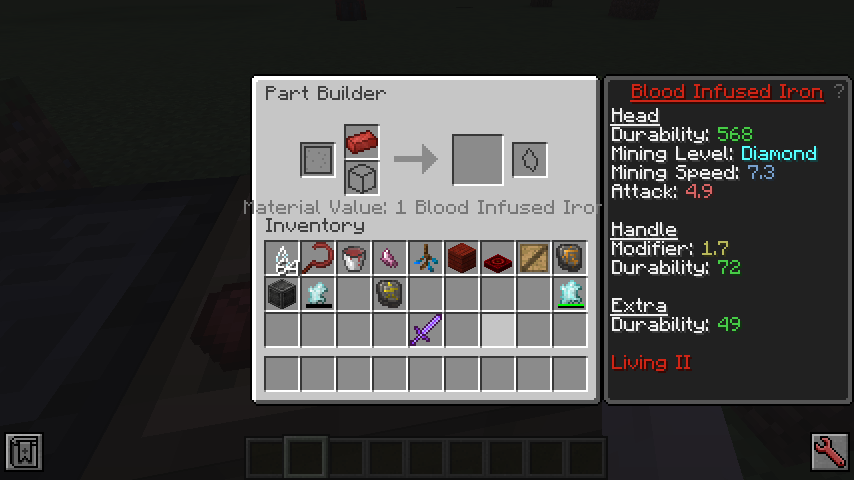
Task: Click the red wrench button
Action: [829, 451]
